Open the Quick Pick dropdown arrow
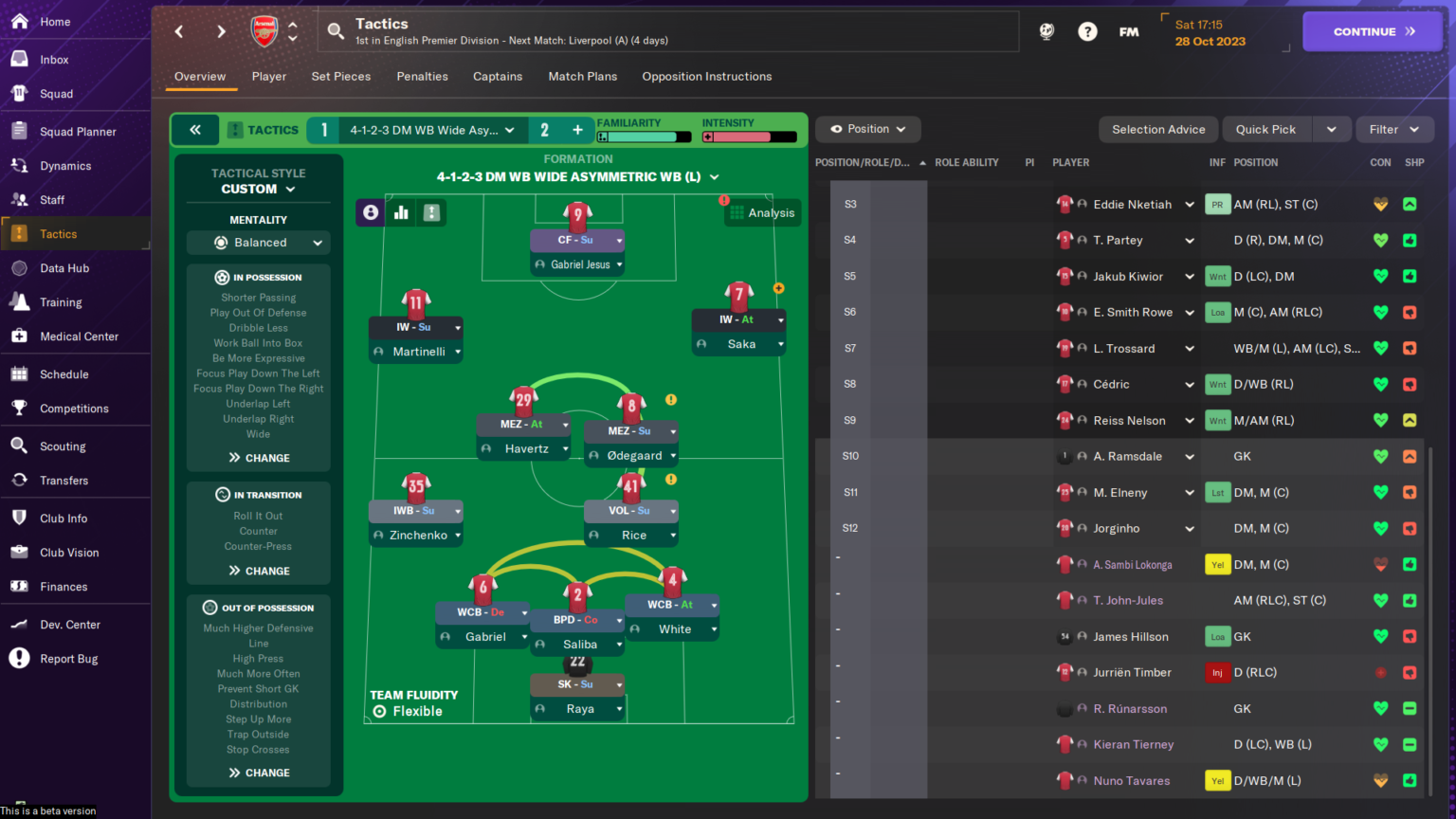This screenshot has width=1456, height=819. click(1331, 129)
